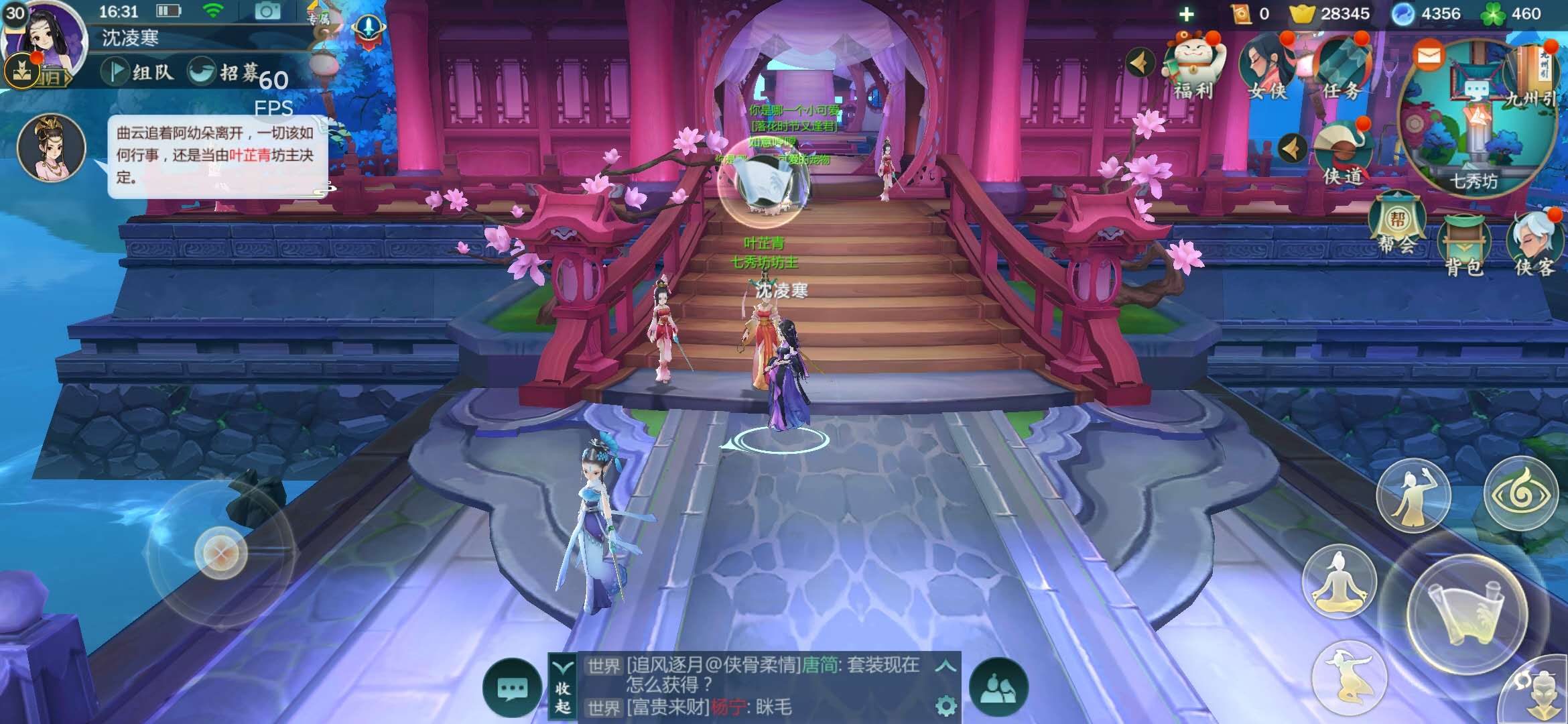Open the chat speech bubble button
This screenshot has width=1568, height=724.
tap(513, 688)
